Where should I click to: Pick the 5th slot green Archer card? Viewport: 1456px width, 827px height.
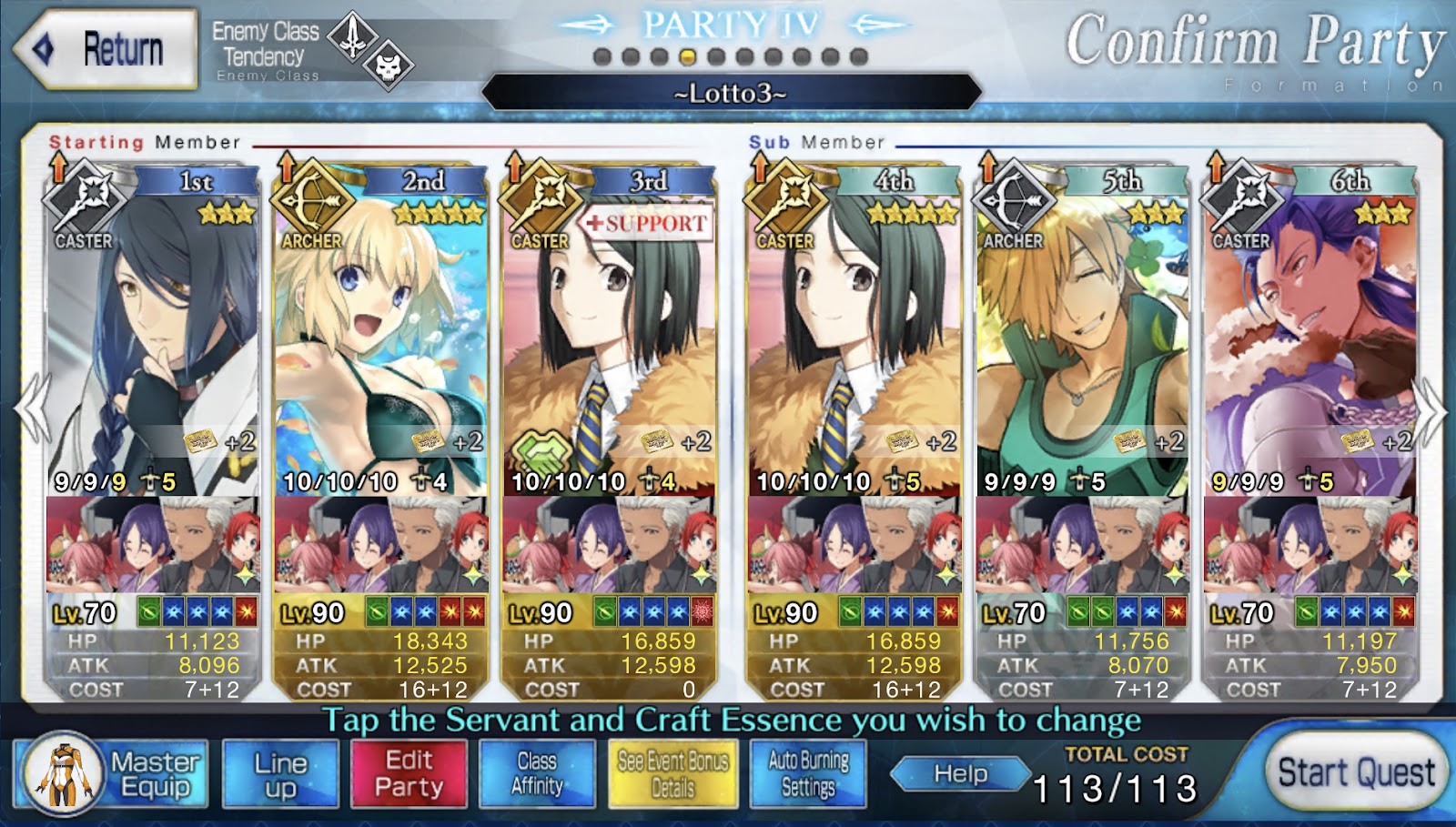click(x=1081, y=346)
